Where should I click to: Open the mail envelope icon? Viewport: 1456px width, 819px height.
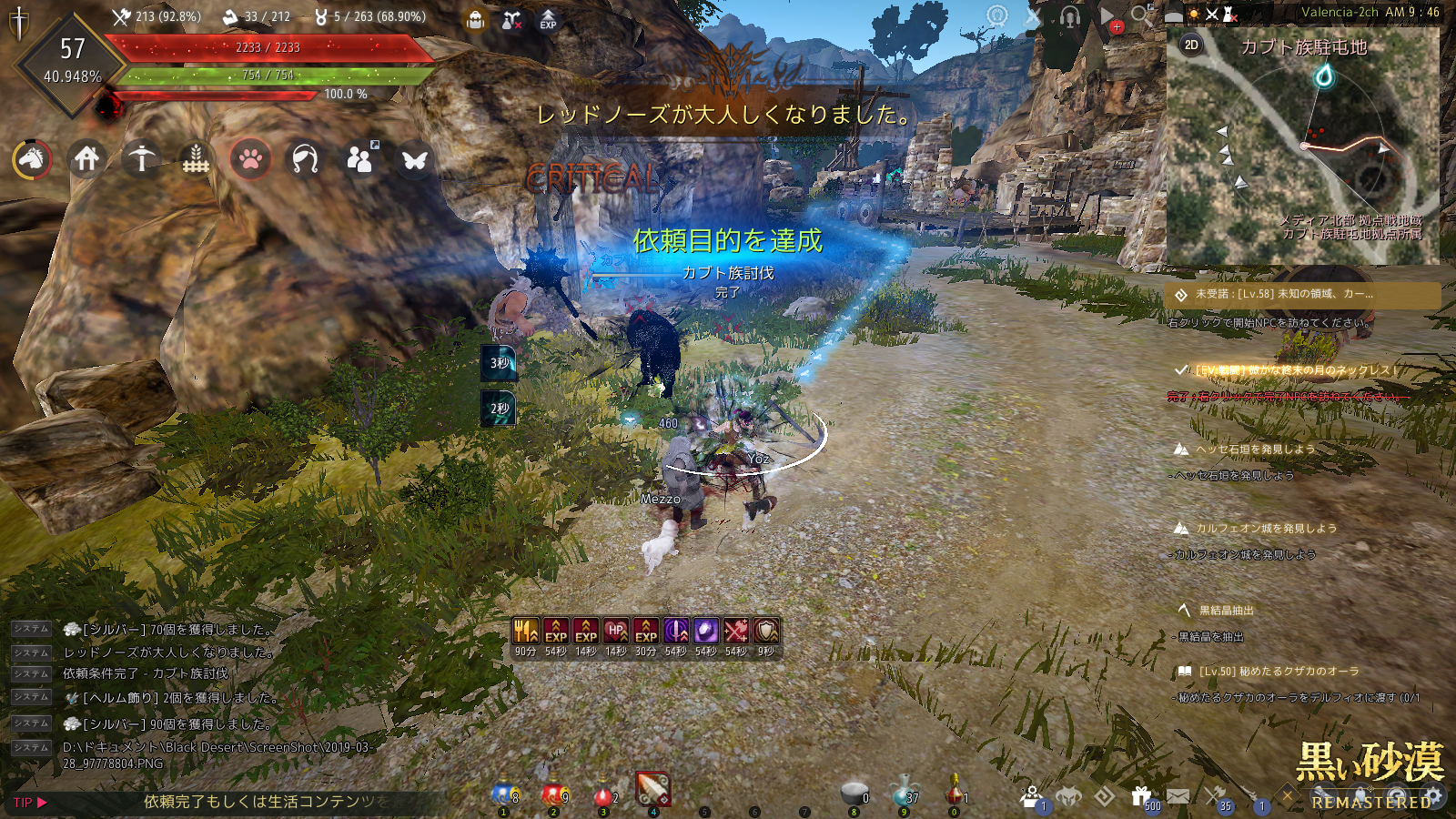(1178, 796)
